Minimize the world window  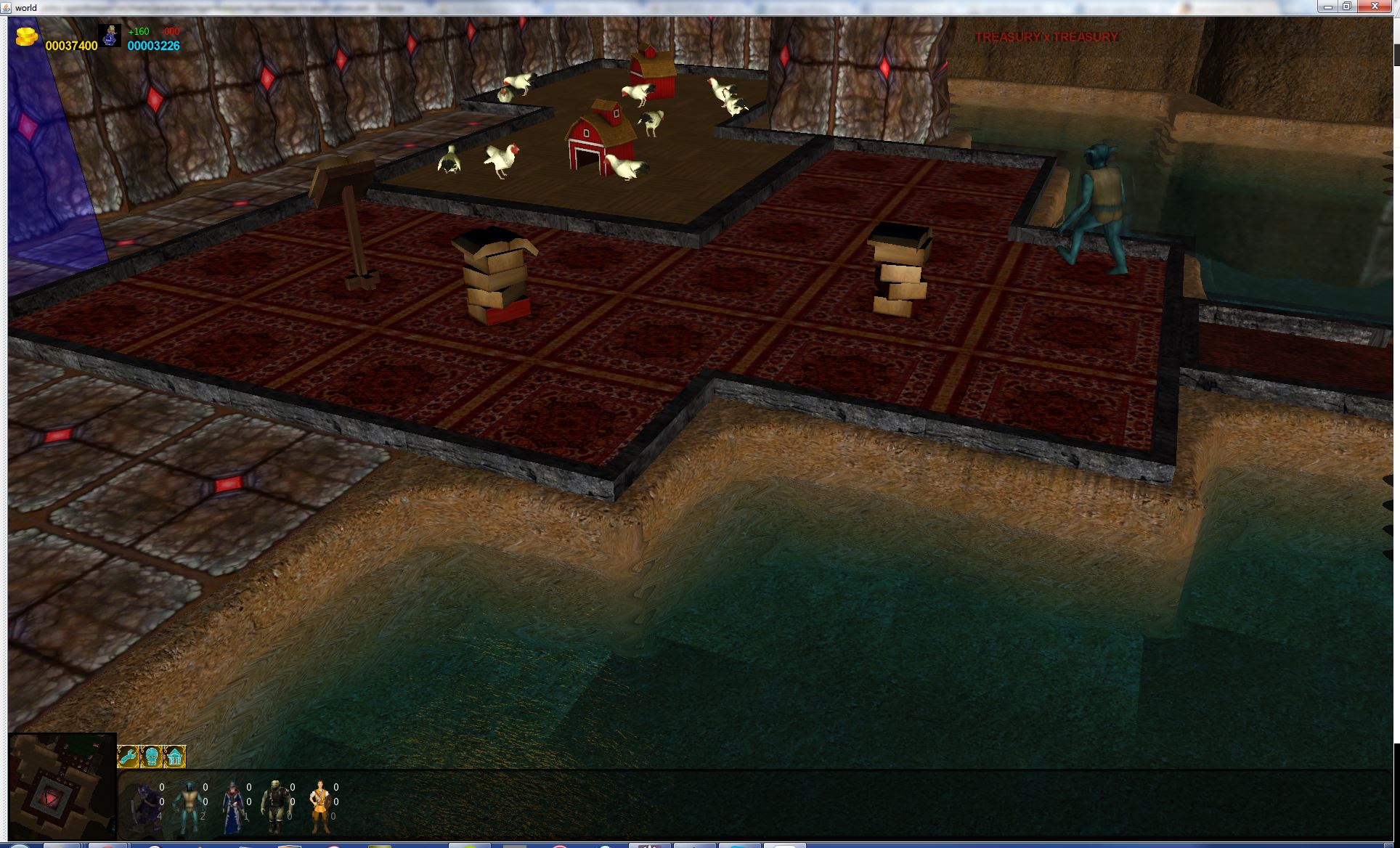tap(1328, 7)
